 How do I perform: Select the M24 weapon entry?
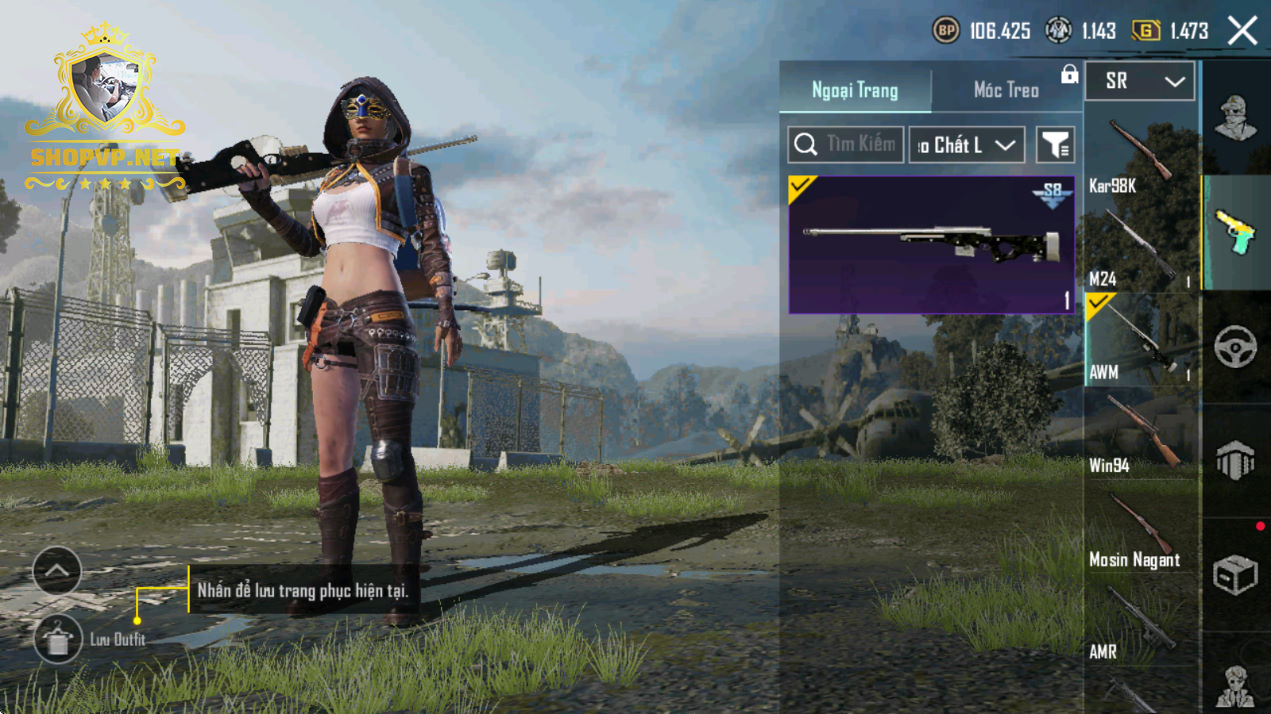1140,248
